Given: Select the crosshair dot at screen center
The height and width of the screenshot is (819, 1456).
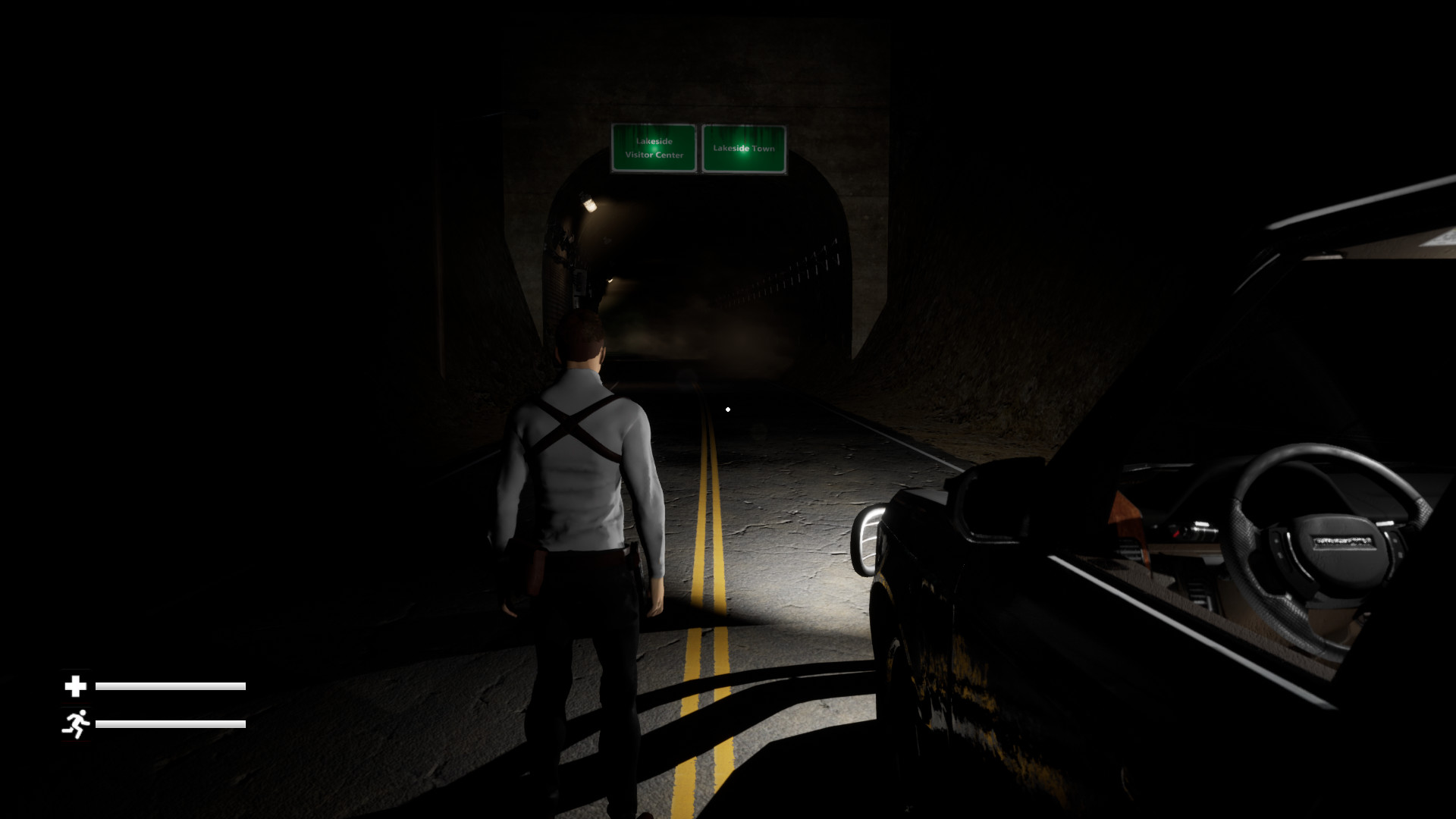Looking at the screenshot, I should [727, 409].
